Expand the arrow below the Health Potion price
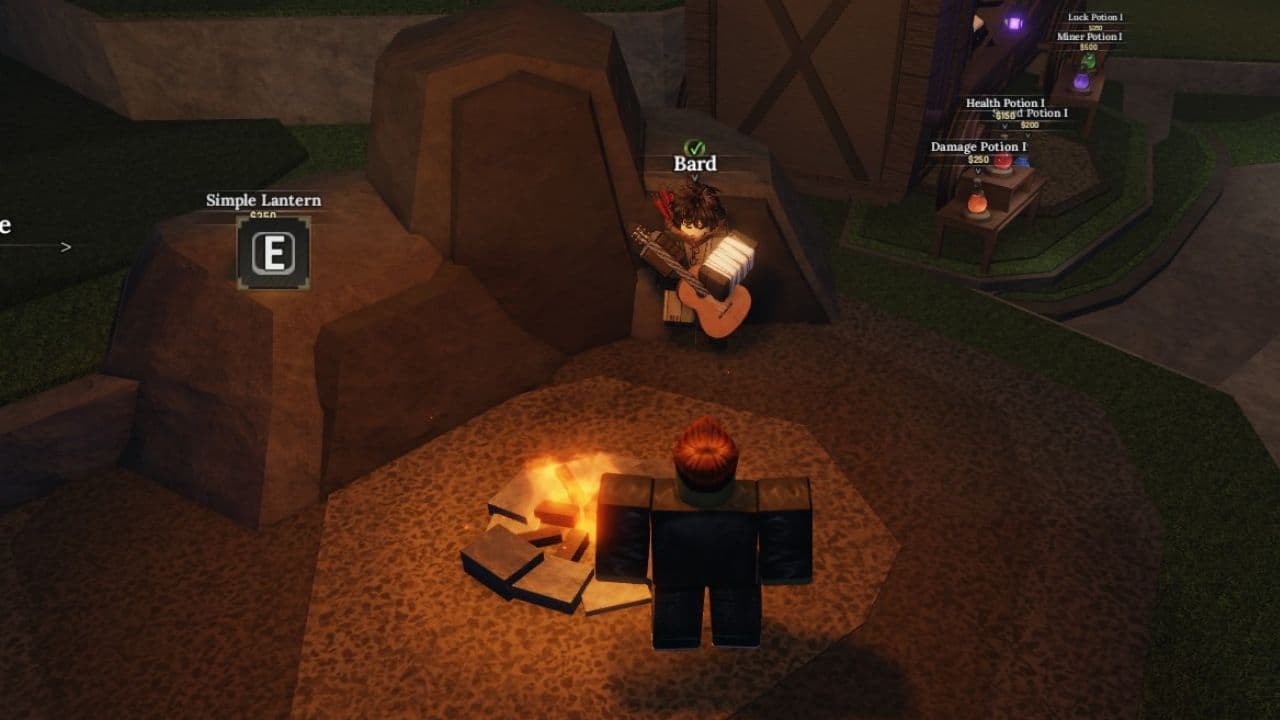 click(1006, 126)
